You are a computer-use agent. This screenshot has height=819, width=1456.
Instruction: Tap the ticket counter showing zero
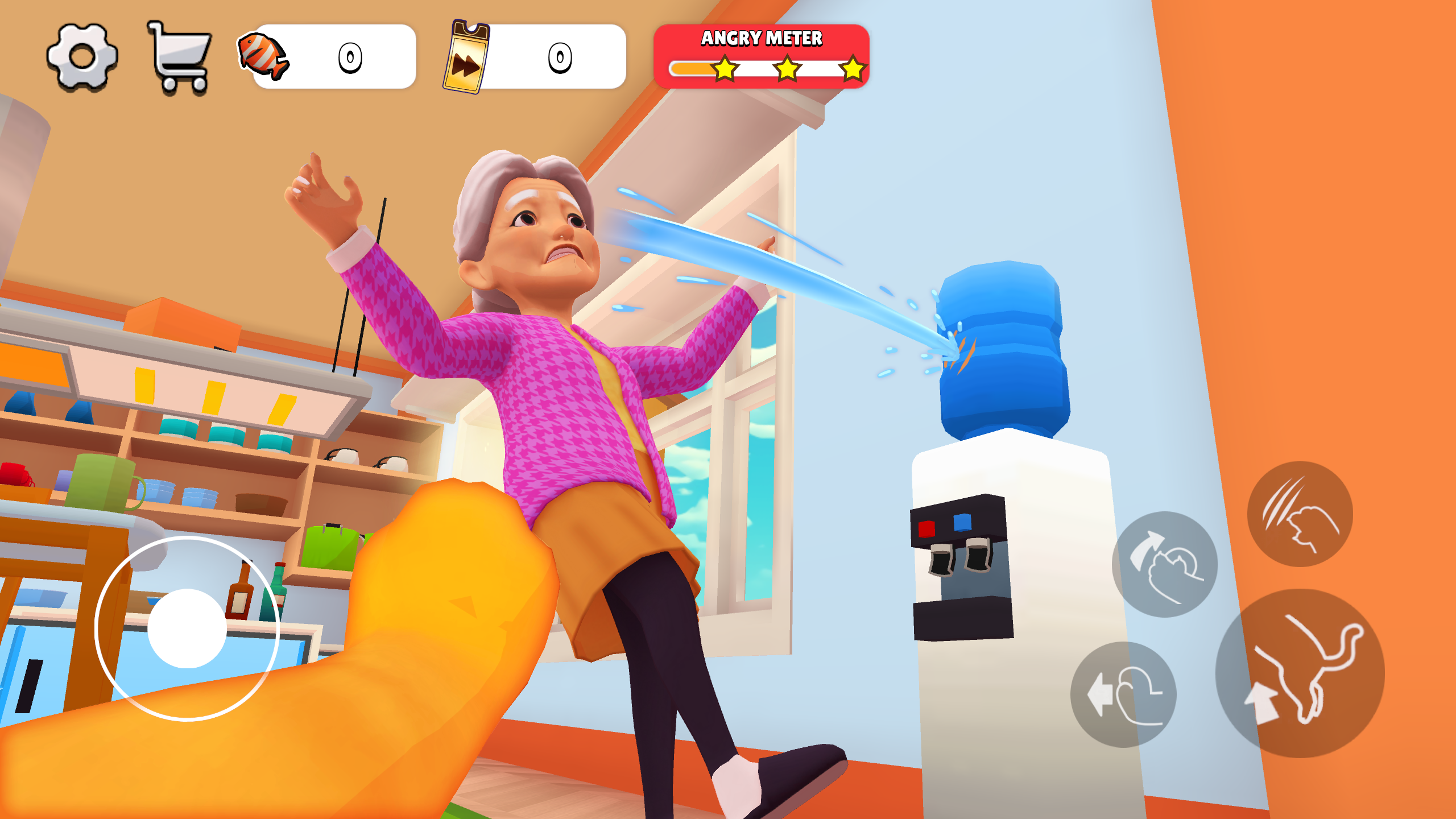(x=560, y=57)
